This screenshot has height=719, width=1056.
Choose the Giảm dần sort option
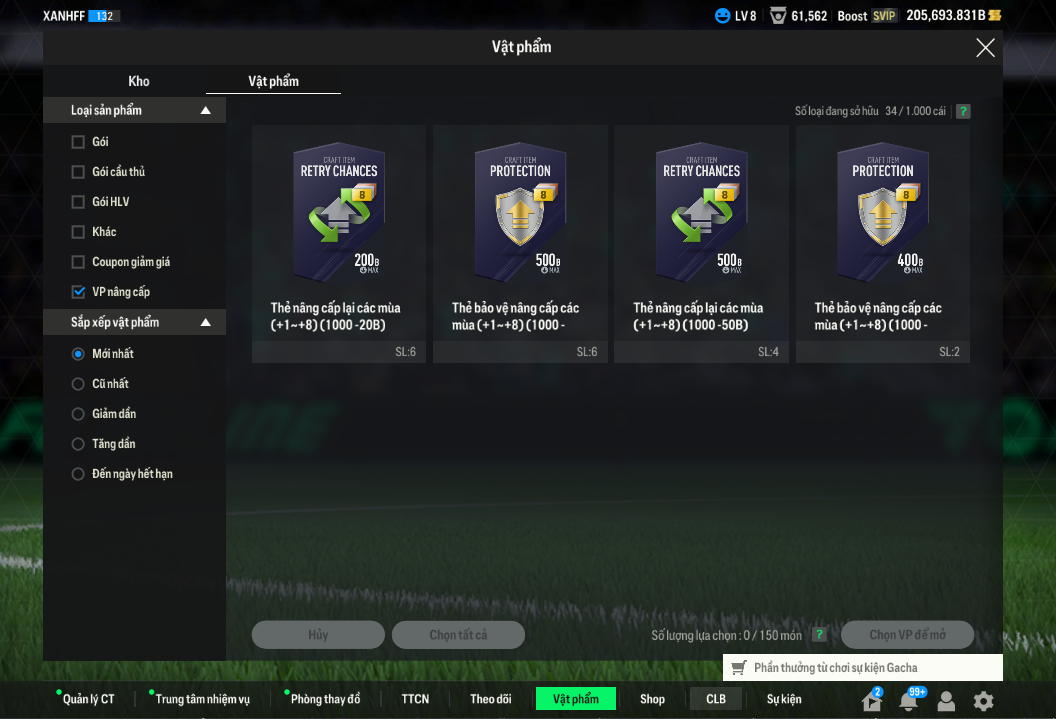click(x=78, y=414)
